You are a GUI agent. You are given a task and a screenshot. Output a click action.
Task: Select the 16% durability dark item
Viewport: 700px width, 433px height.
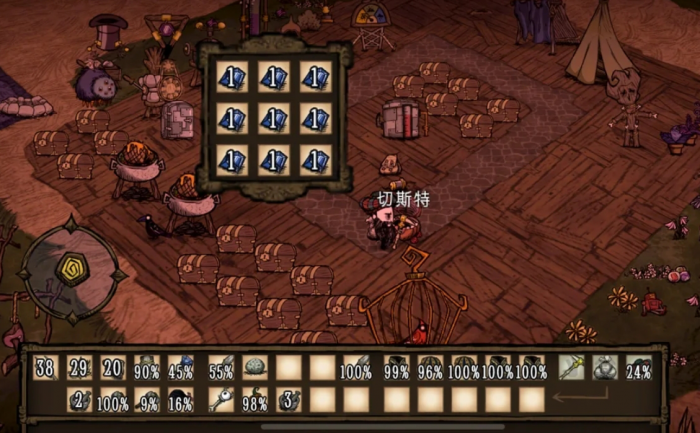click(x=181, y=401)
